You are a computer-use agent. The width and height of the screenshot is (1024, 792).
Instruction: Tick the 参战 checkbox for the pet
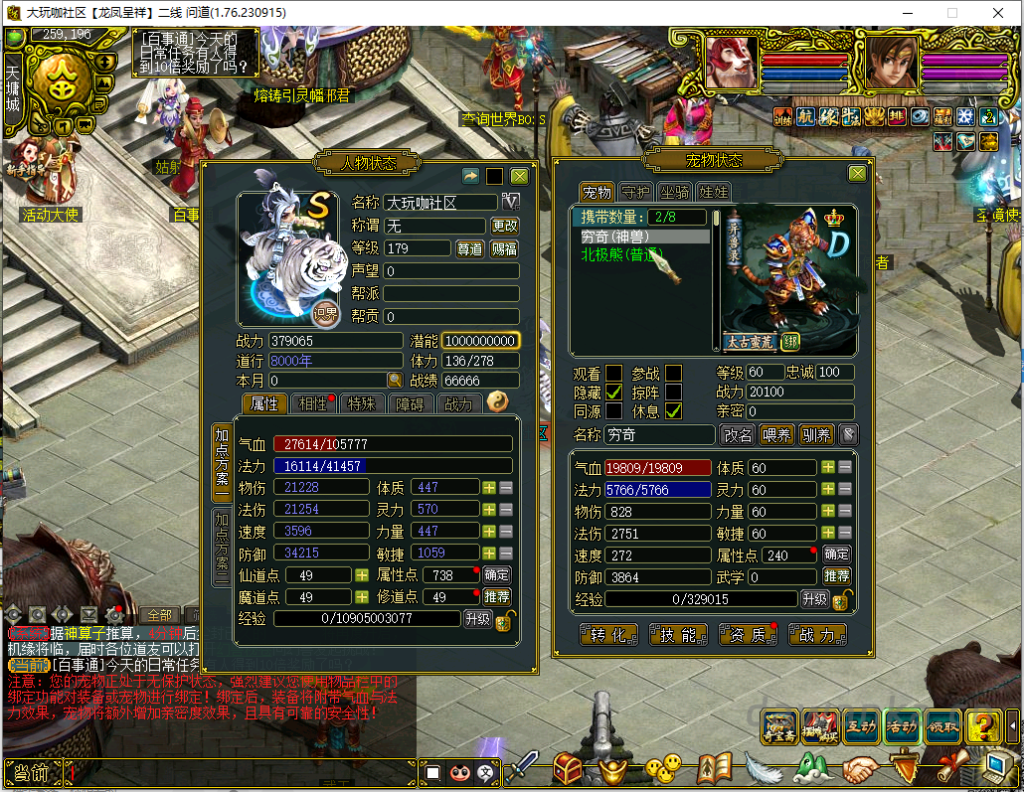pos(674,373)
